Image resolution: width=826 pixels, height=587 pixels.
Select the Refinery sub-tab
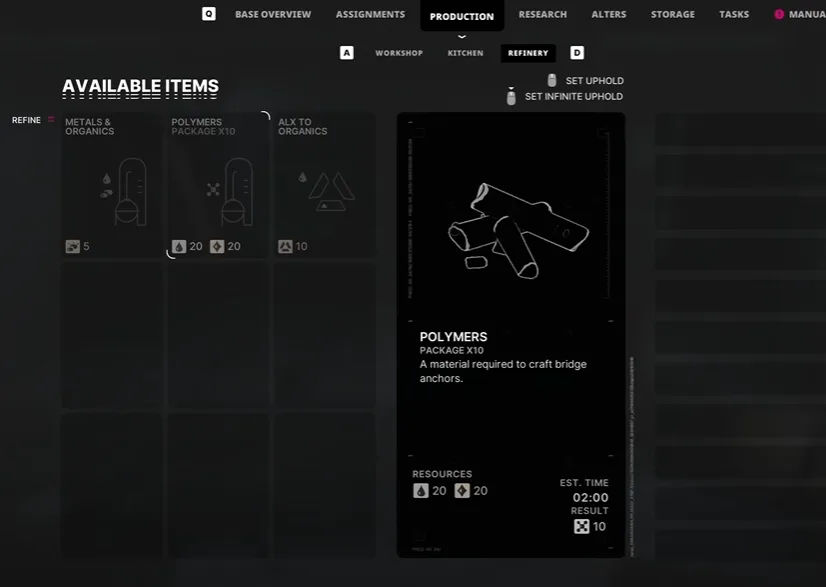527,53
